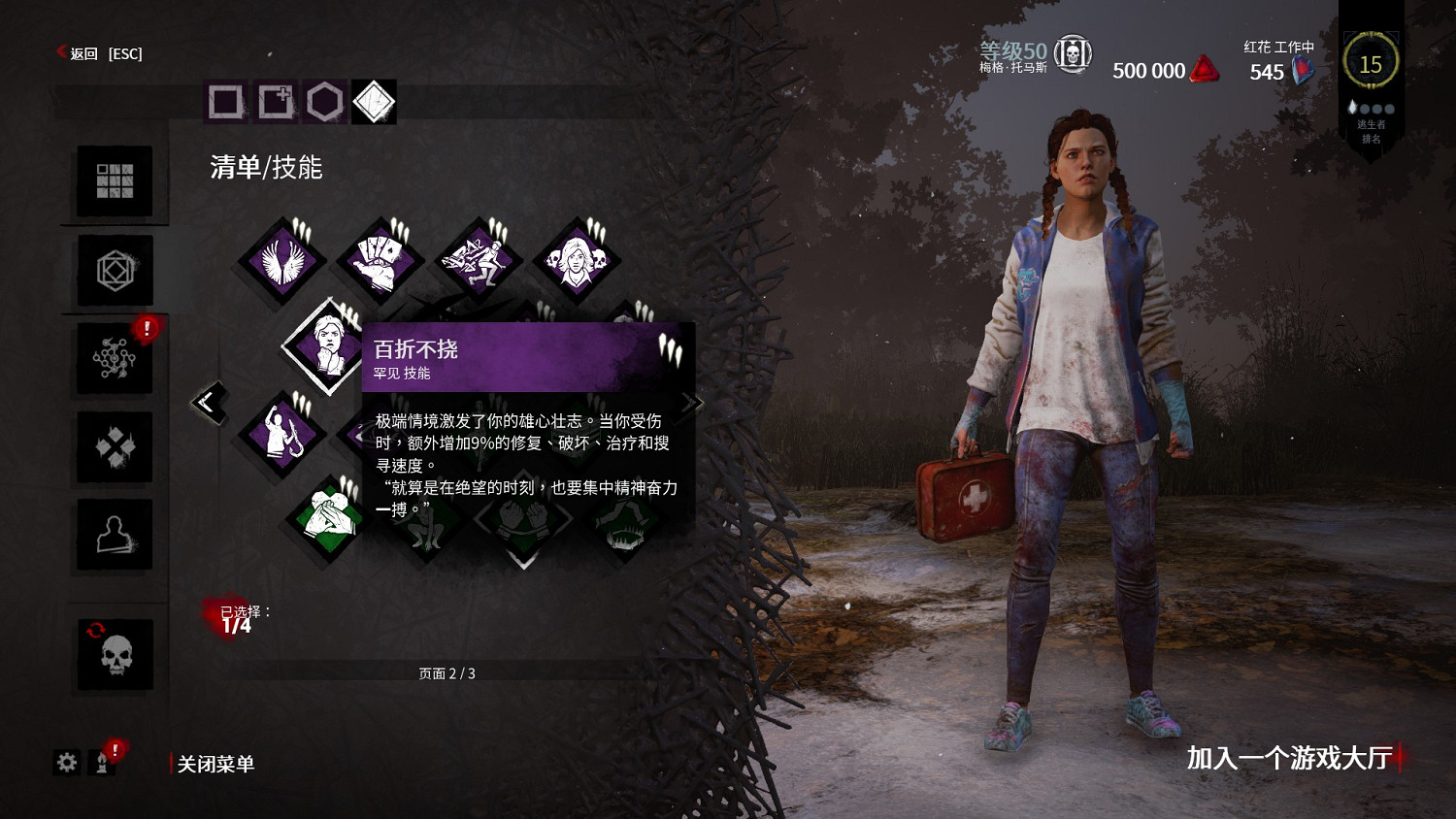Switch role with the skull icon

(x=115, y=655)
